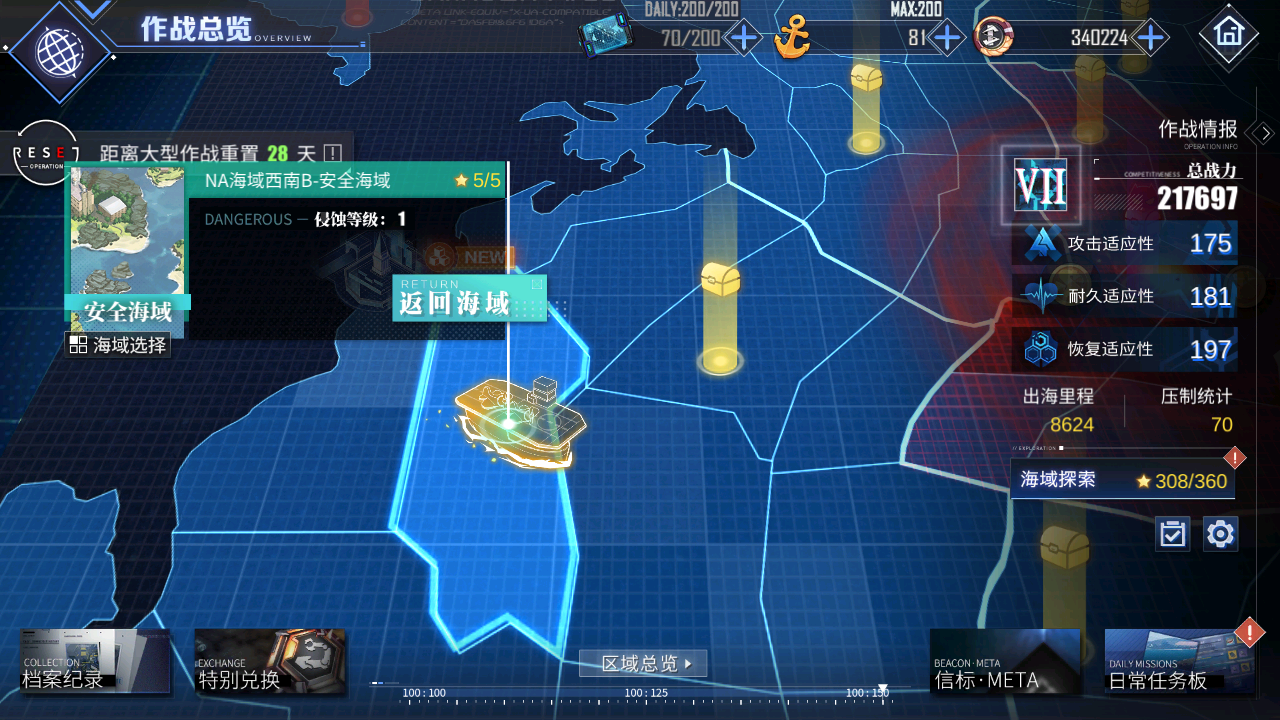The image size is (1280, 720).
Task: Select the treasure chest marker in map center
Action: [720, 282]
